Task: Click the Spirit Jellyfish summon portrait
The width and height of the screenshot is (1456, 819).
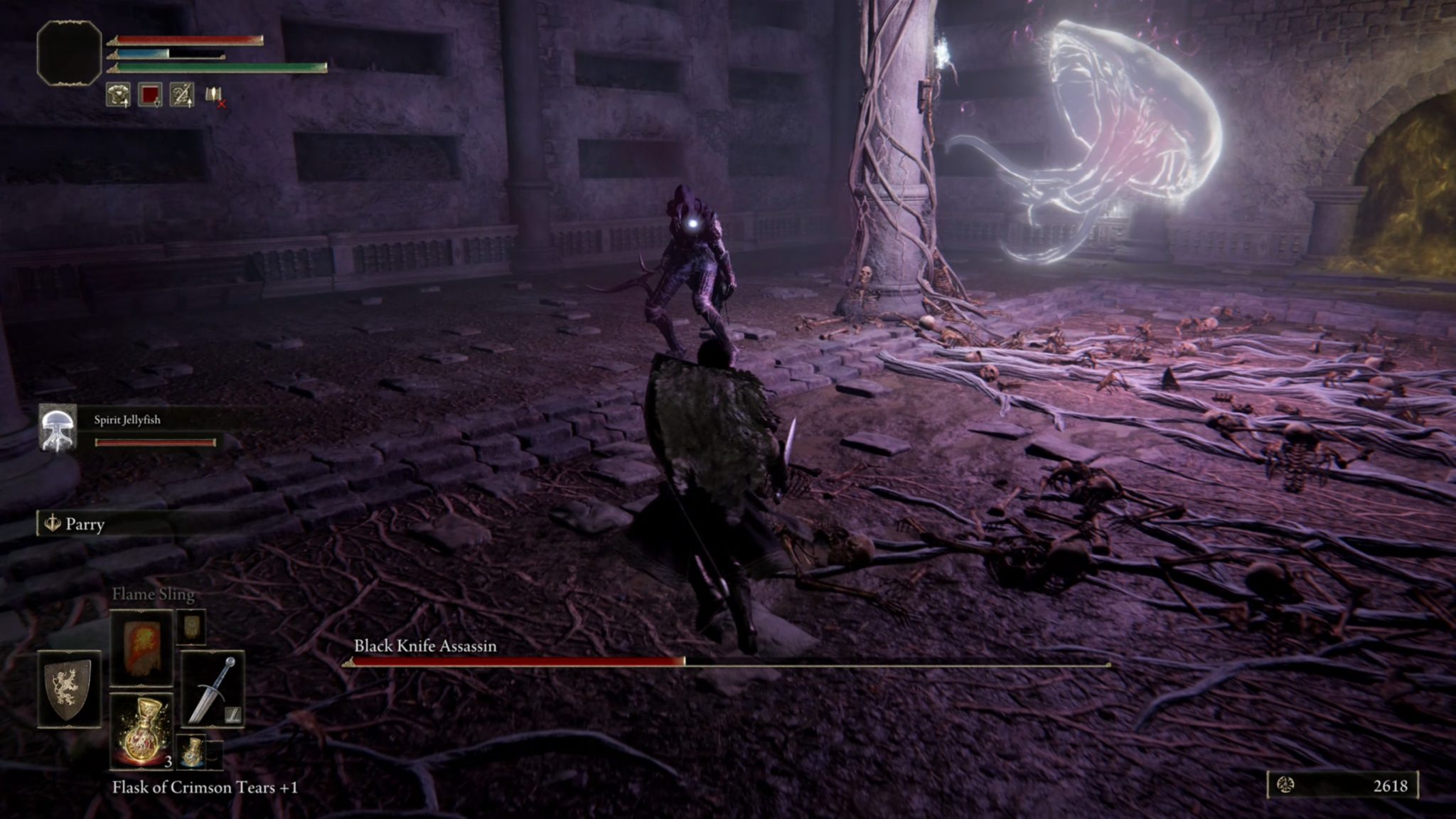Action: (x=58, y=427)
